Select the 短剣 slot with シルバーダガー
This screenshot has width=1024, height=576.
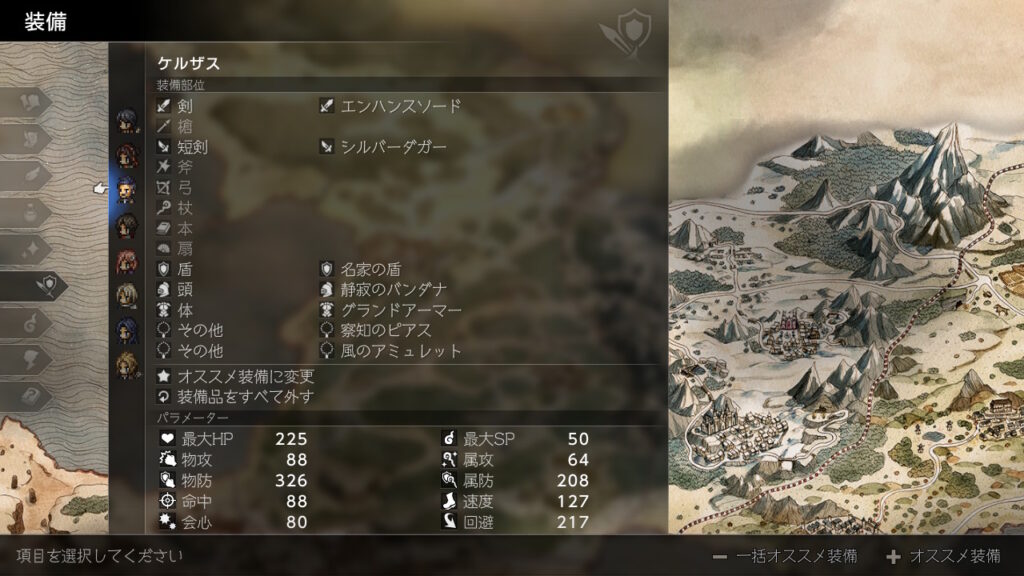392,147
